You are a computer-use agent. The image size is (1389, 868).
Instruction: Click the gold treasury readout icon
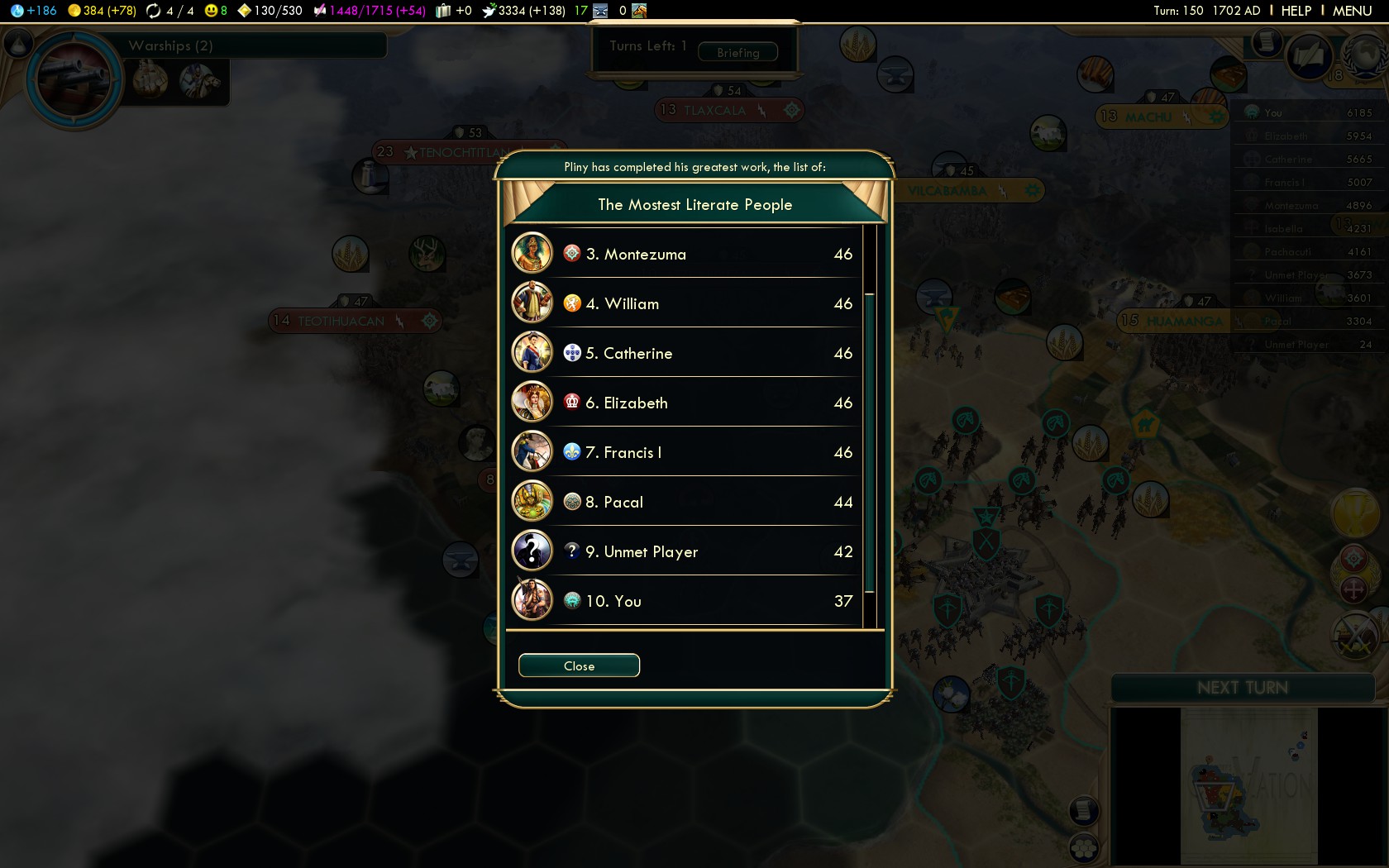(74, 11)
